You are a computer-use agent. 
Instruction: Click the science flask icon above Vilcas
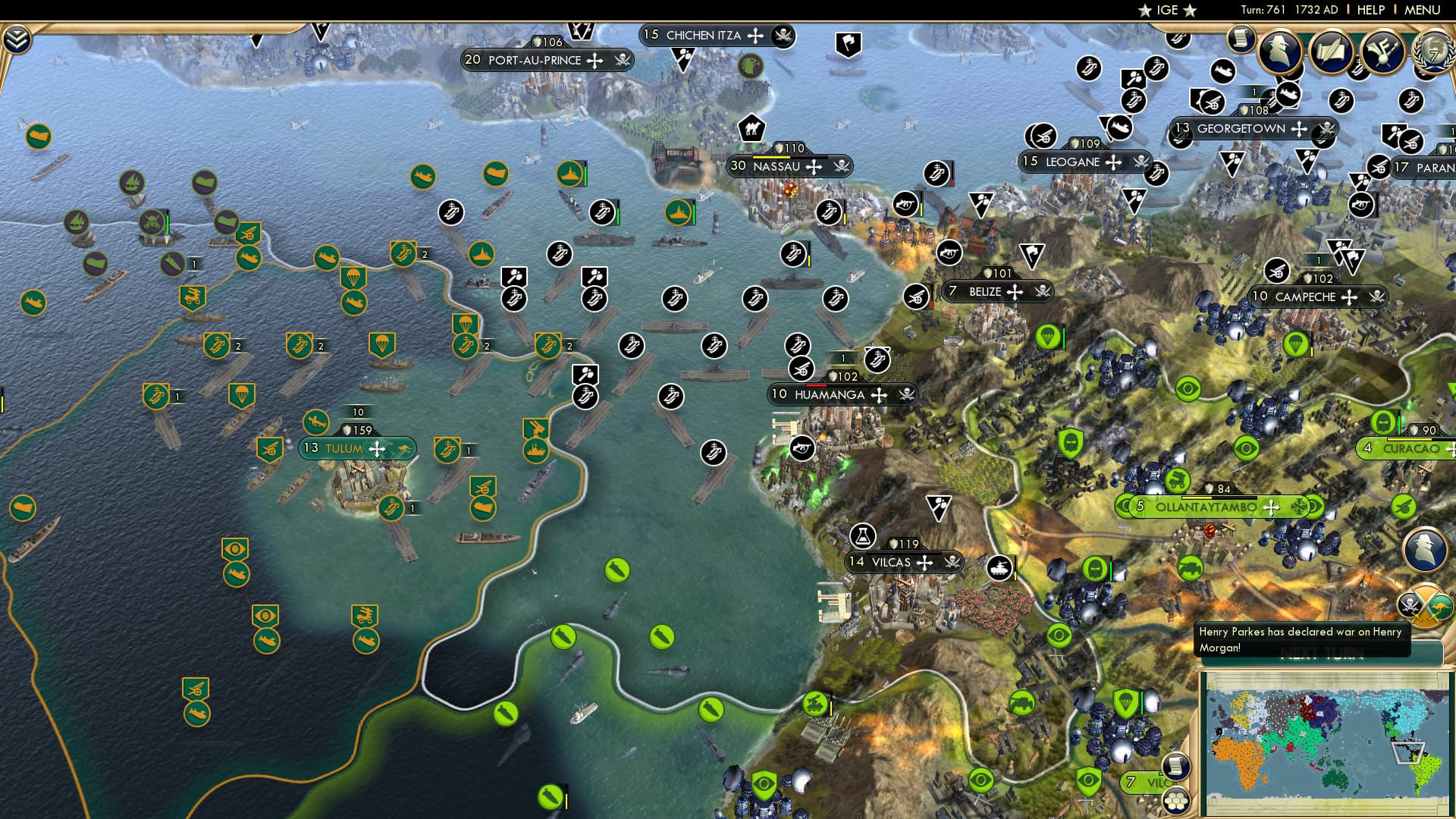864,535
